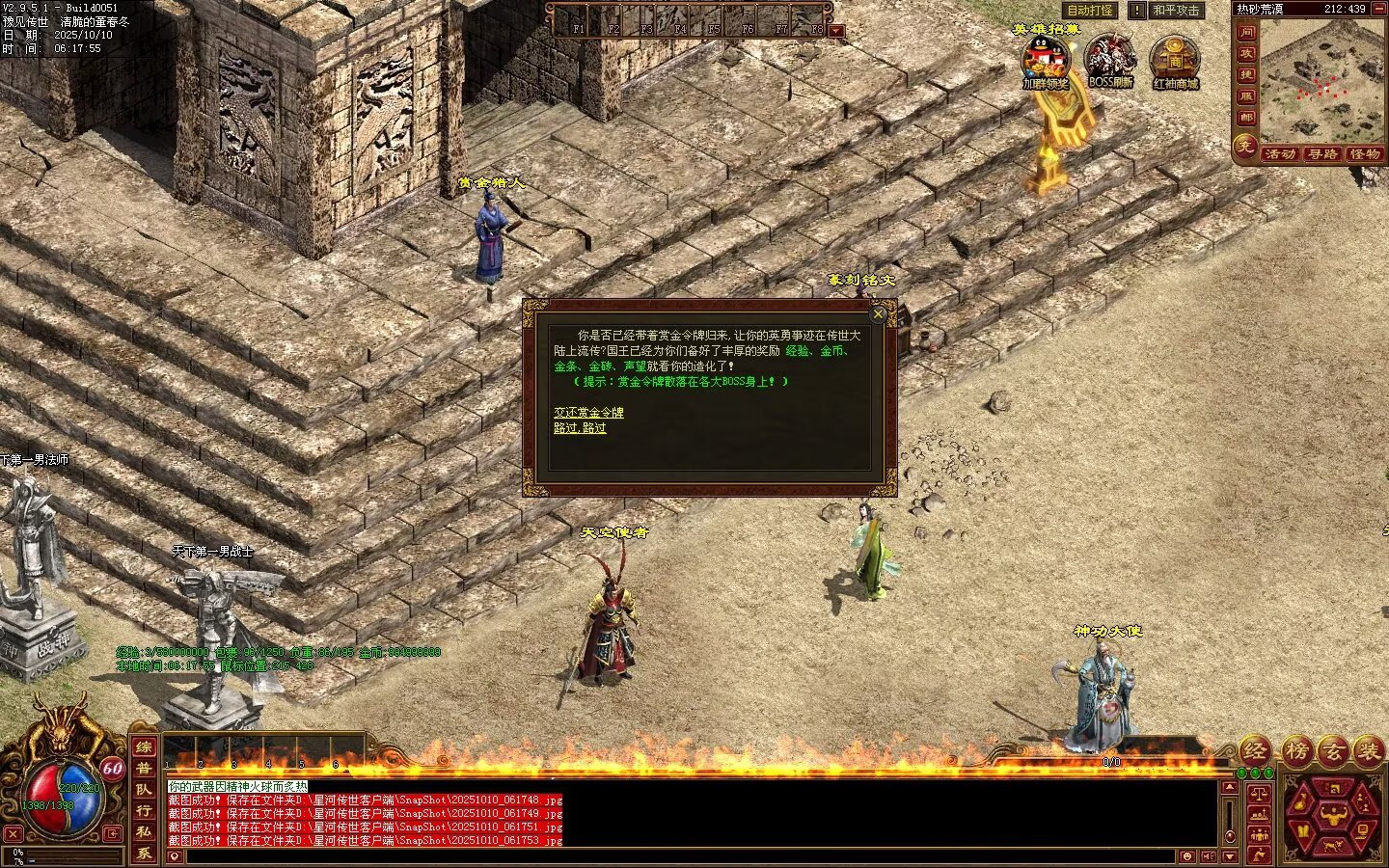Switch the 和平攻击 attack mode button
This screenshot has height=868, width=1389.
pos(1177,11)
